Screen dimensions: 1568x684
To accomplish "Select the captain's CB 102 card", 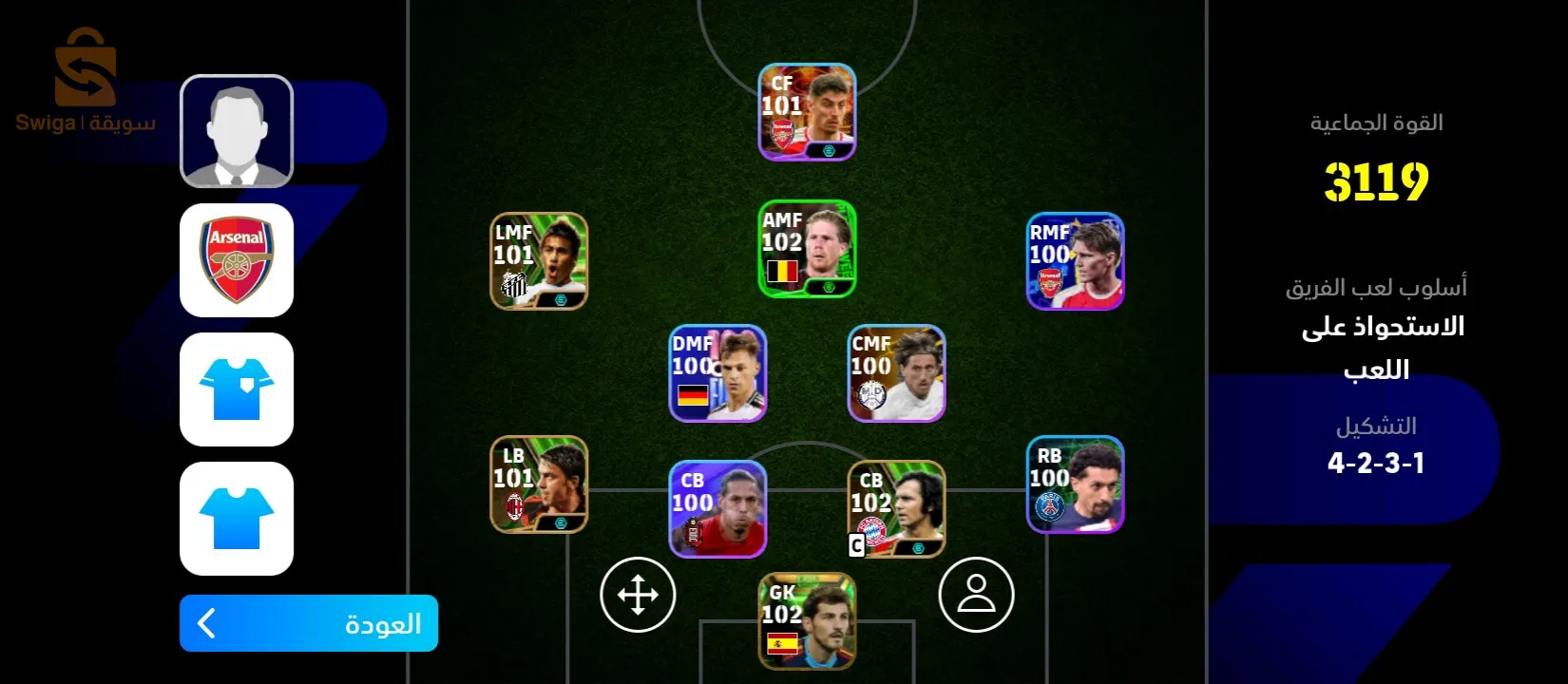I will pyautogui.click(x=894, y=510).
